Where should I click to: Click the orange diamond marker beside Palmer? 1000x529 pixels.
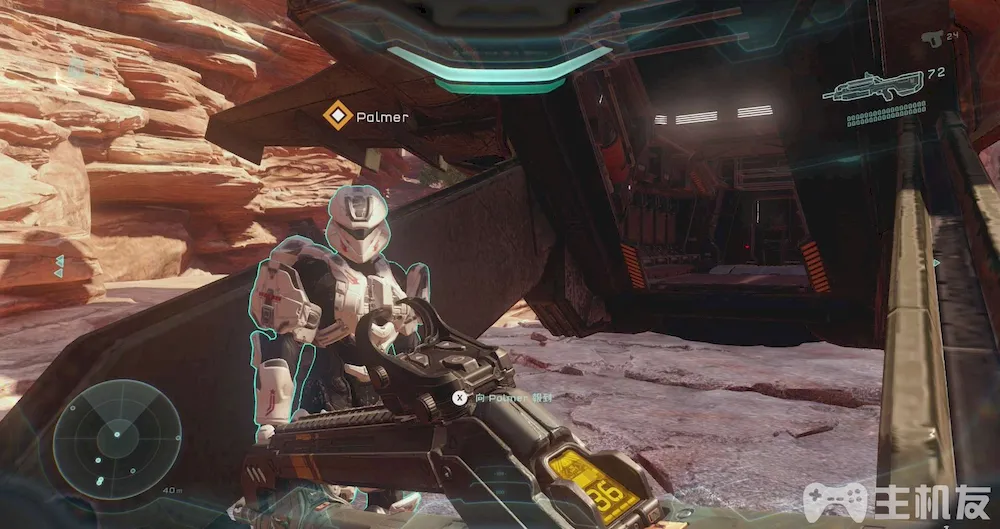click(x=339, y=116)
